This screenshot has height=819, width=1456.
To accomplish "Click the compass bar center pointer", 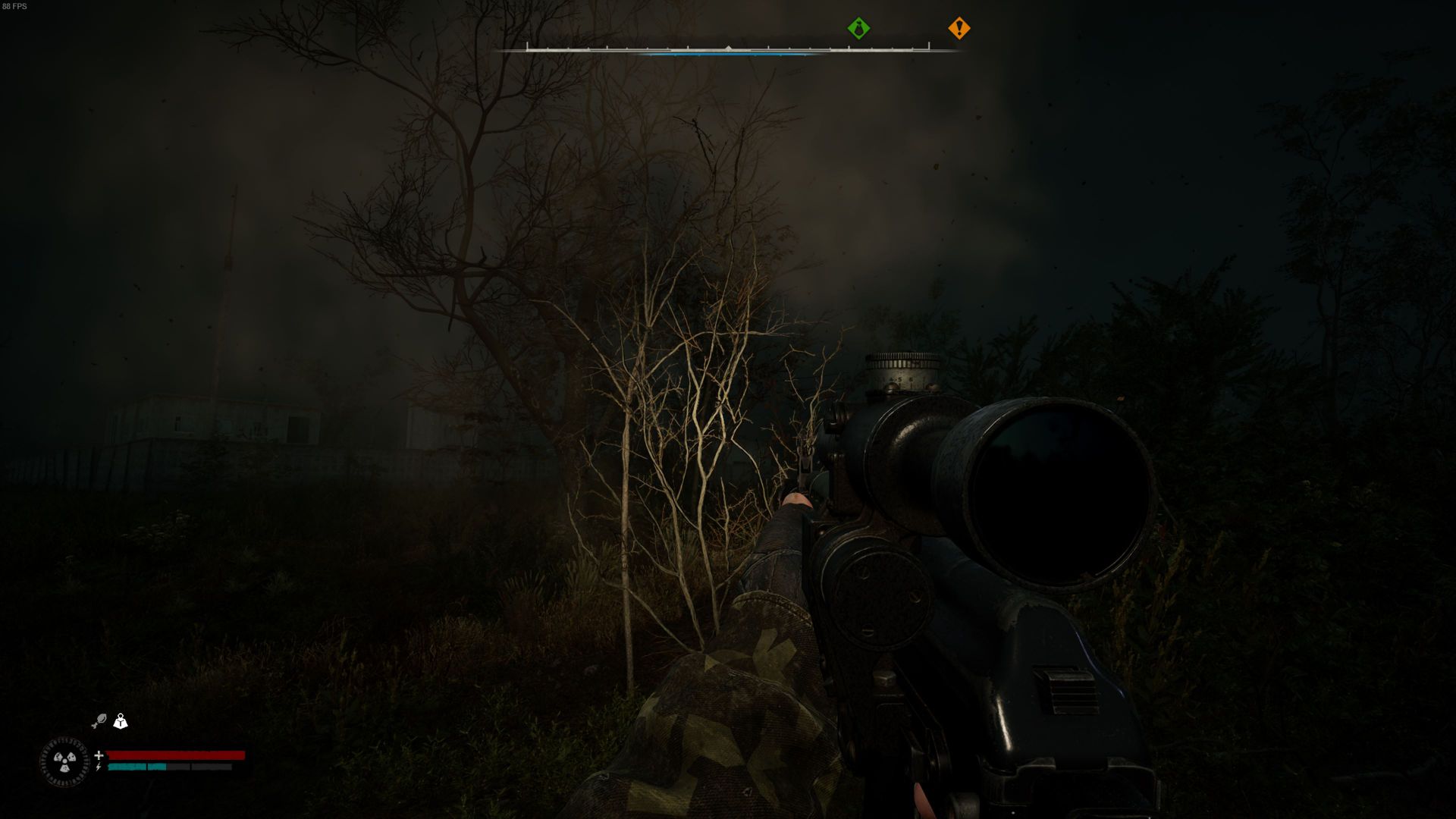I will [728, 49].
